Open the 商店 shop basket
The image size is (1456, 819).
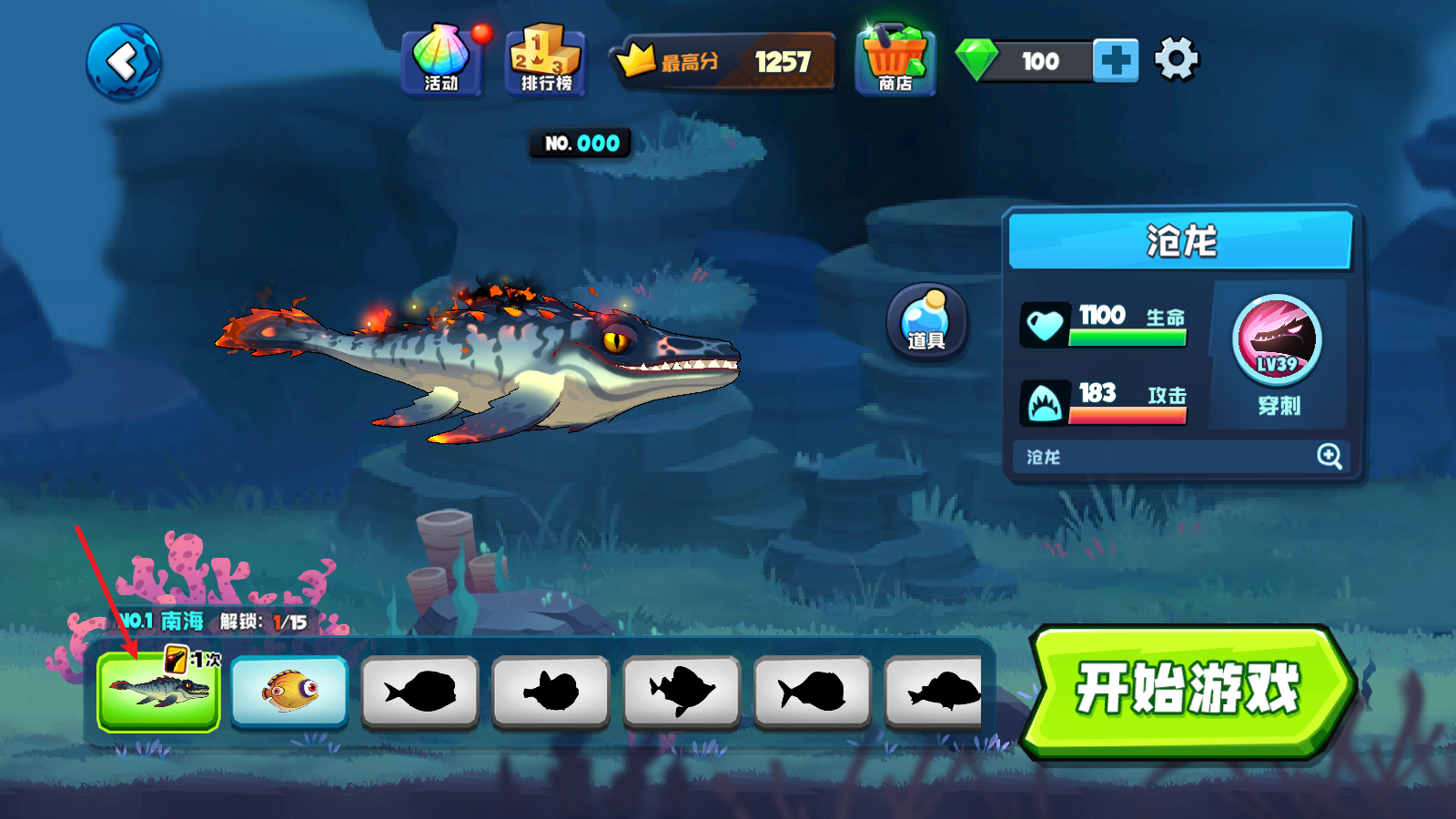click(895, 61)
